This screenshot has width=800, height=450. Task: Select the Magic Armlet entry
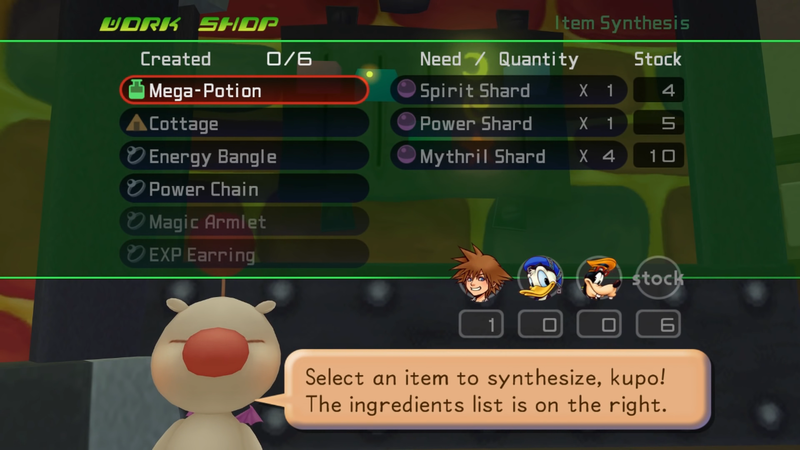tap(243, 222)
